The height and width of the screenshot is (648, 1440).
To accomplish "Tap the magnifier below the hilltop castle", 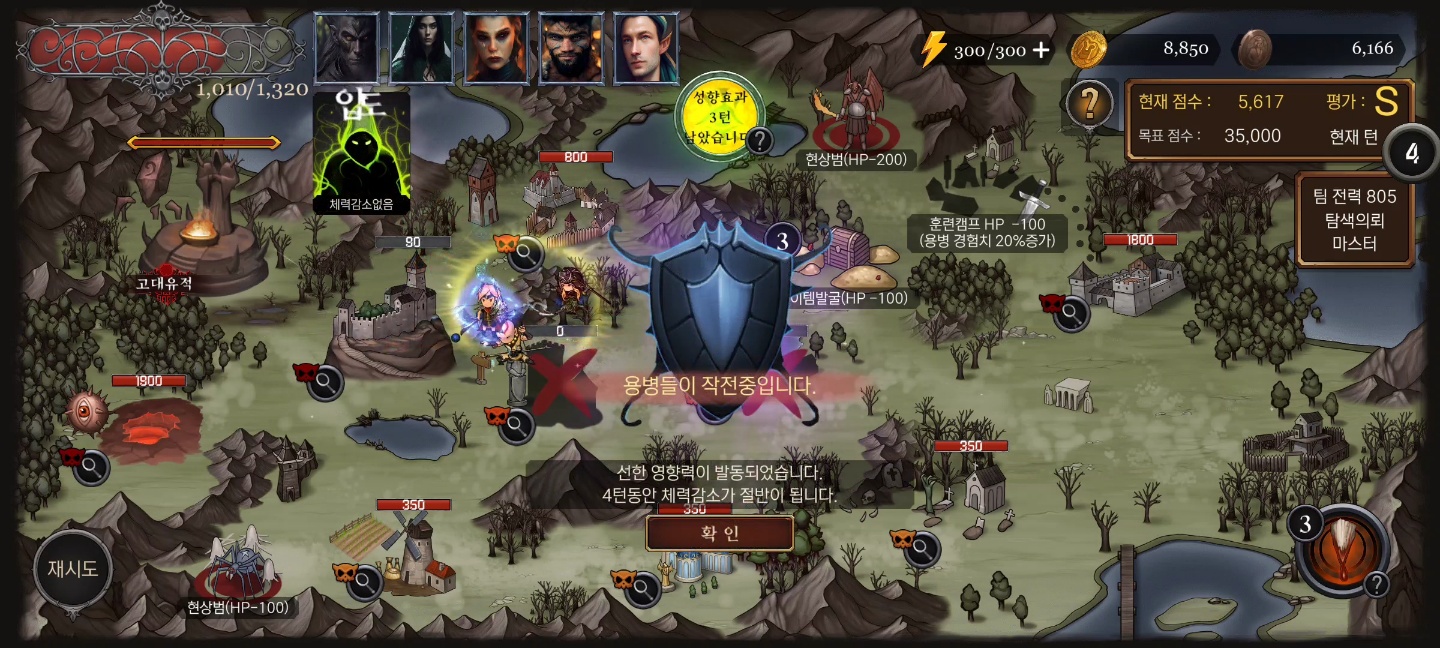I will click(326, 382).
